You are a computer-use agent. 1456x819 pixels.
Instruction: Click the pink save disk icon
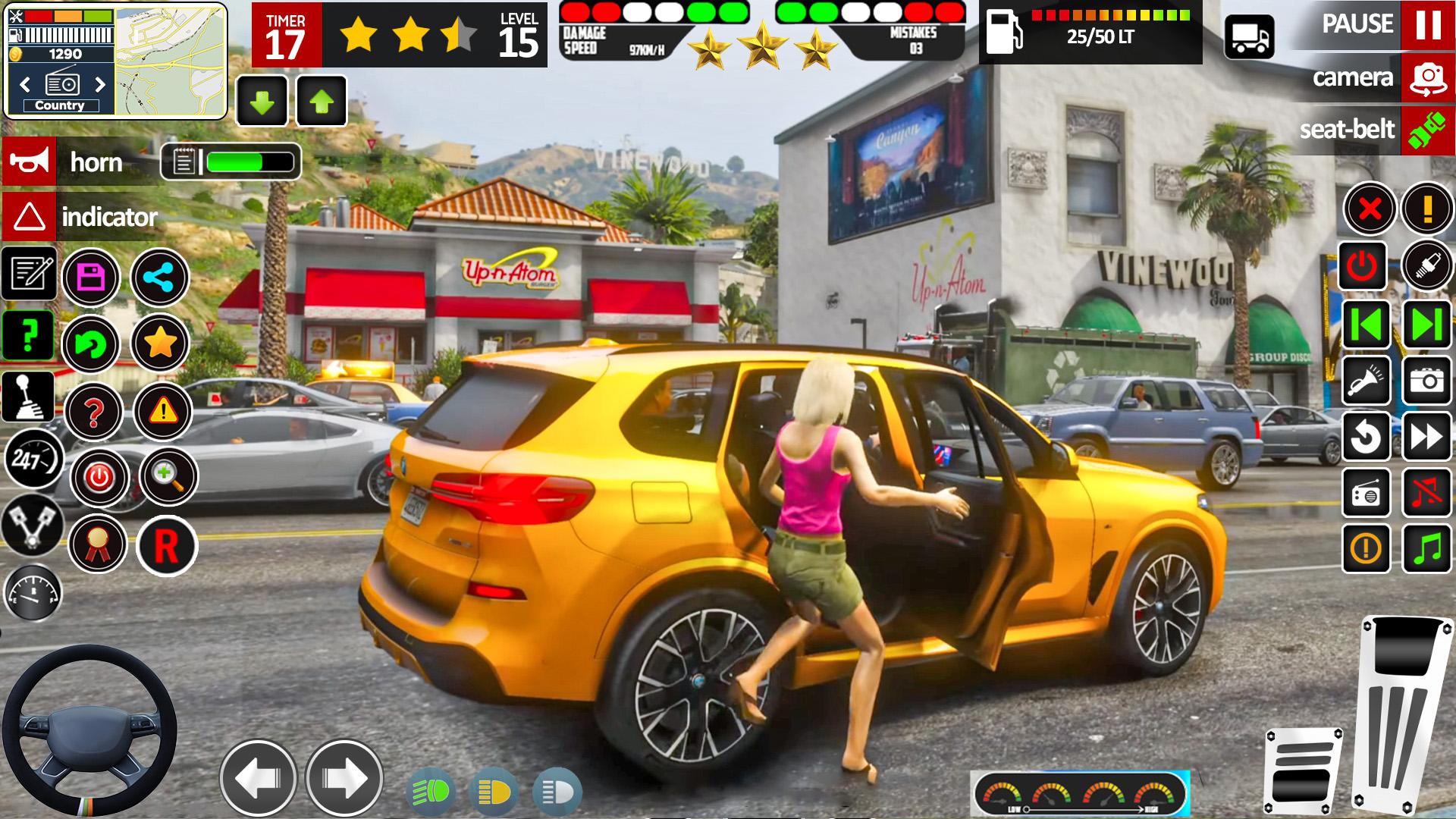tap(91, 278)
